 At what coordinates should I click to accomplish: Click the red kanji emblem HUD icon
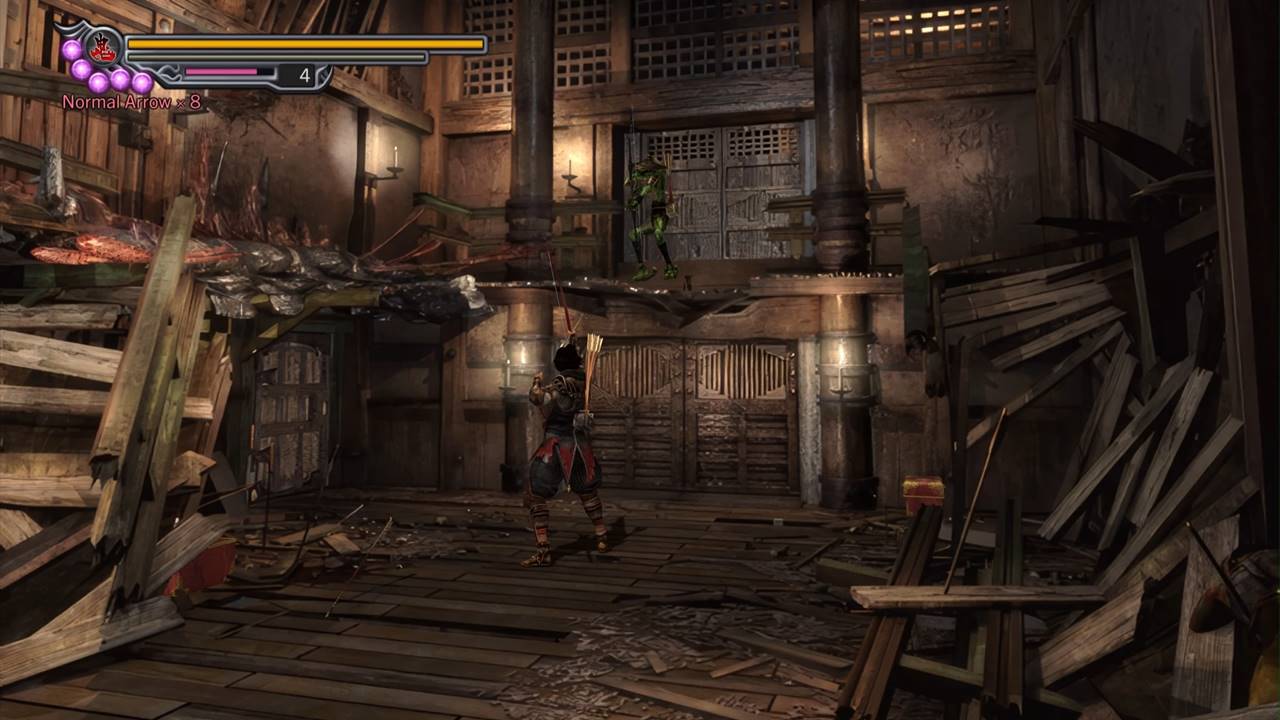tap(102, 47)
